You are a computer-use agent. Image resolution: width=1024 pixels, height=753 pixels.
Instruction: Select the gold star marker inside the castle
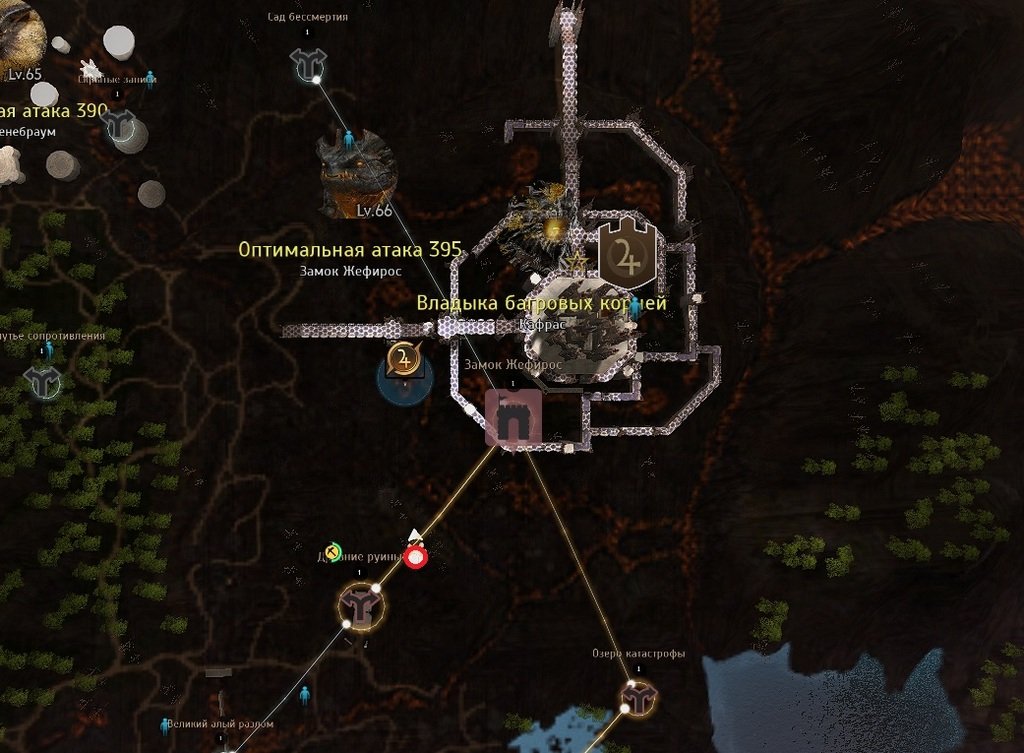(575, 263)
